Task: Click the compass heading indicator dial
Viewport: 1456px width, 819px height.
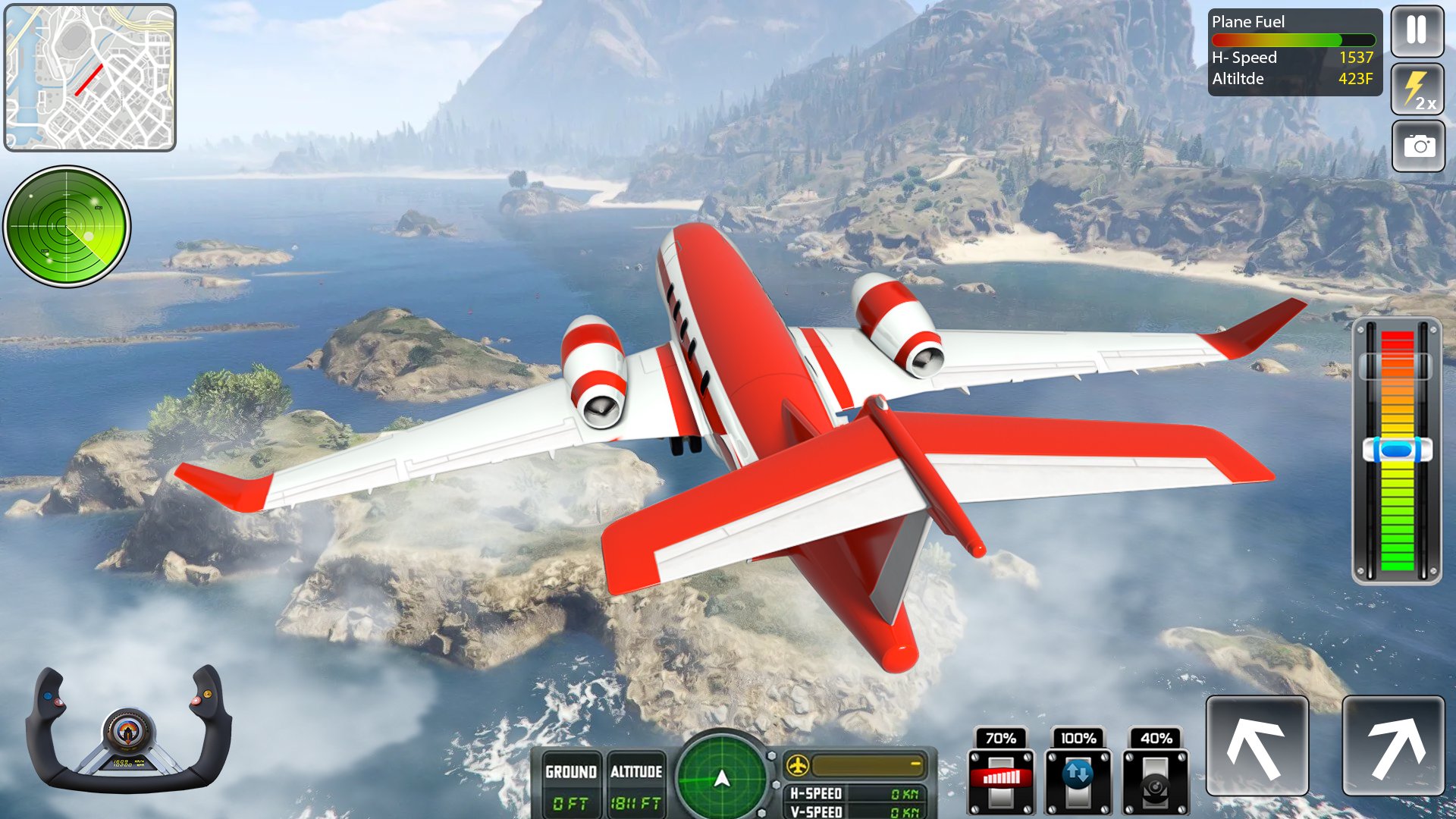Action: (x=722, y=778)
